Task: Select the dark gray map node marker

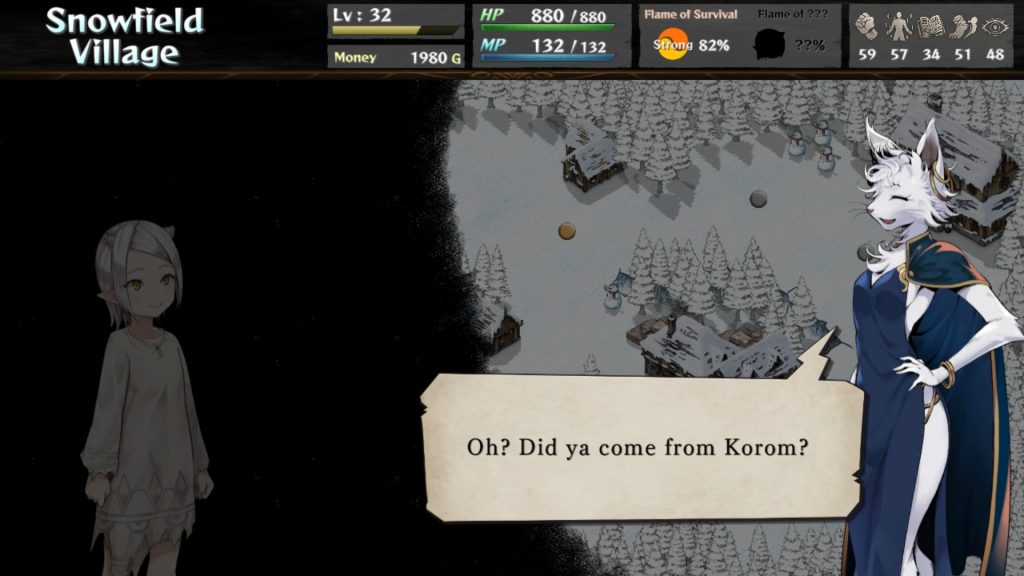Action: (x=758, y=199)
